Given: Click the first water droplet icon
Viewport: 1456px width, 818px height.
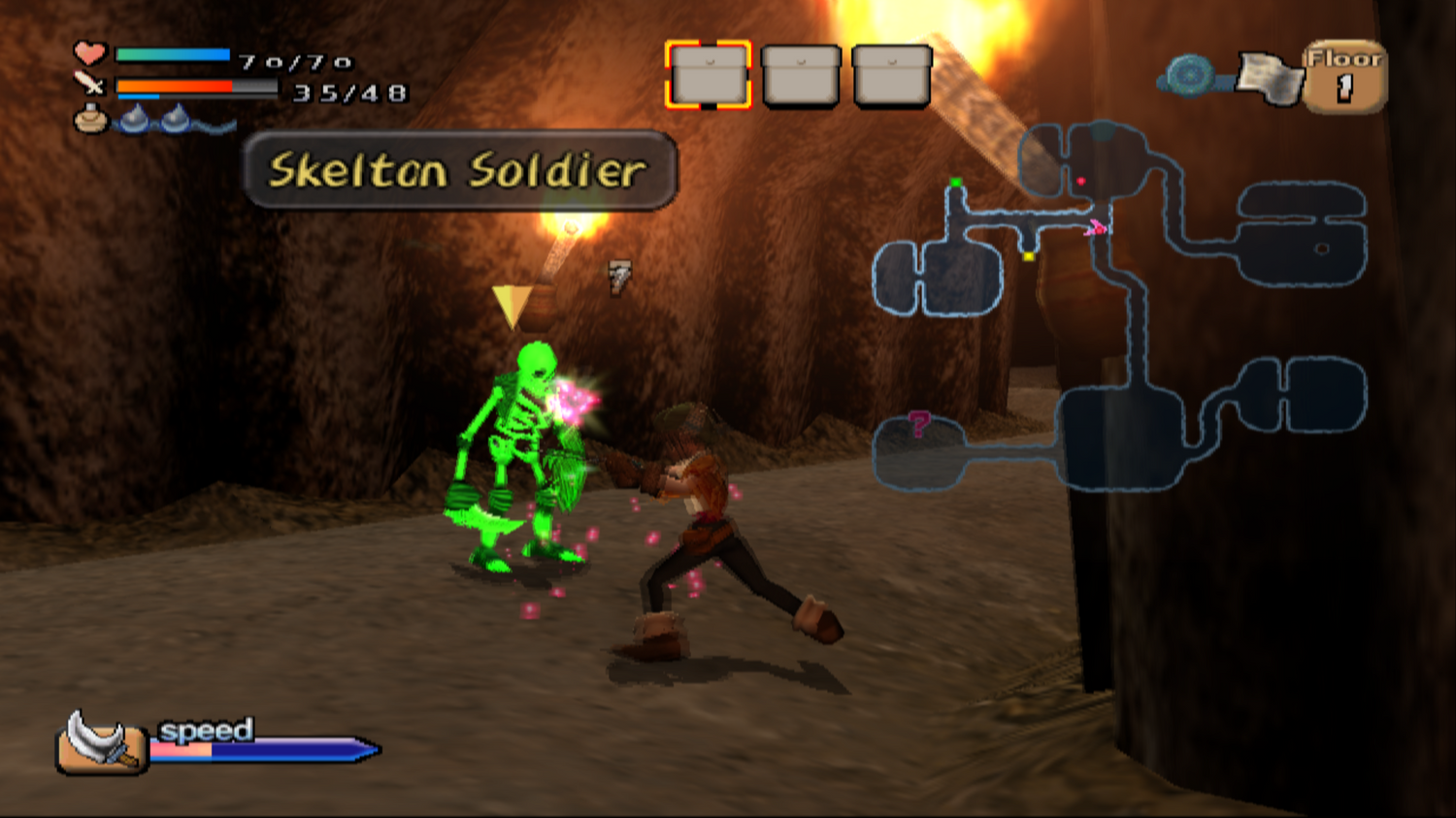Looking at the screenshot, I should click(136, 118).
